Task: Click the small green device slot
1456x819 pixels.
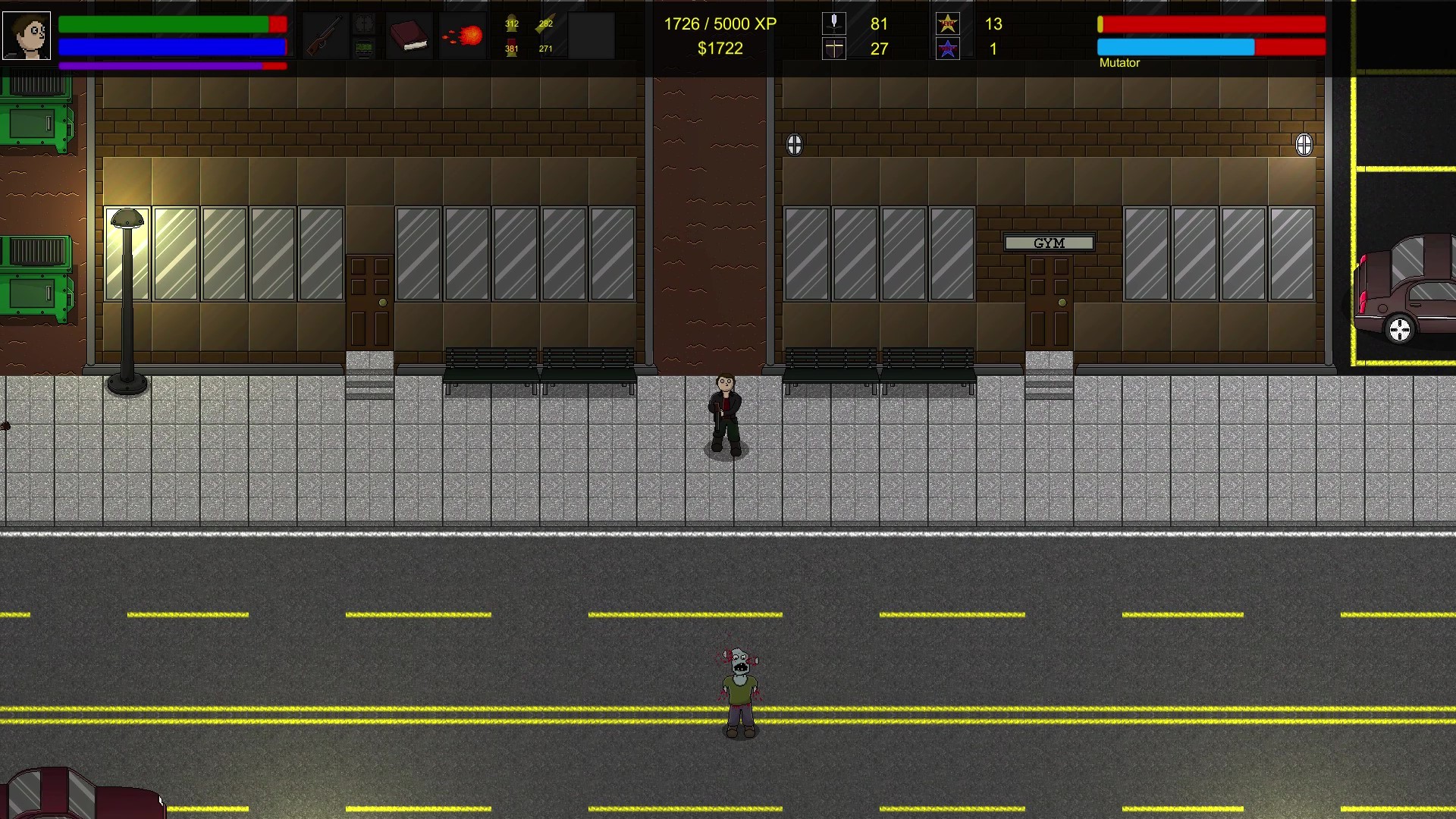Action: pyautogui.click(x=364, y=49)
